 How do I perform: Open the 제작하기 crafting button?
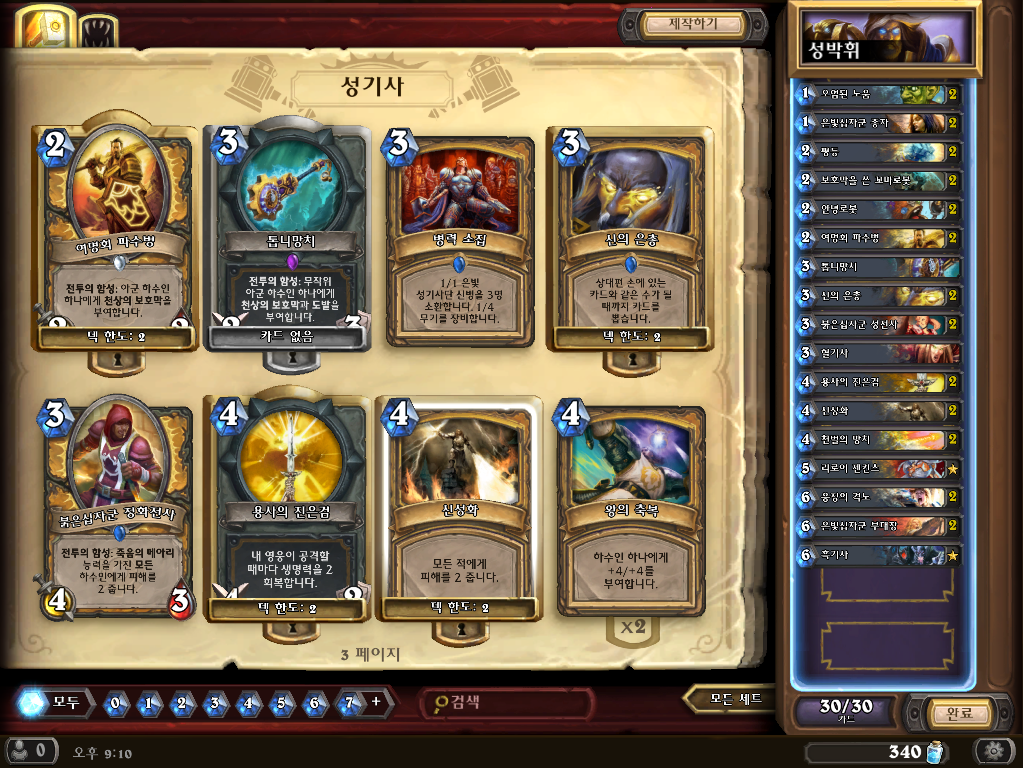point(693,24)
